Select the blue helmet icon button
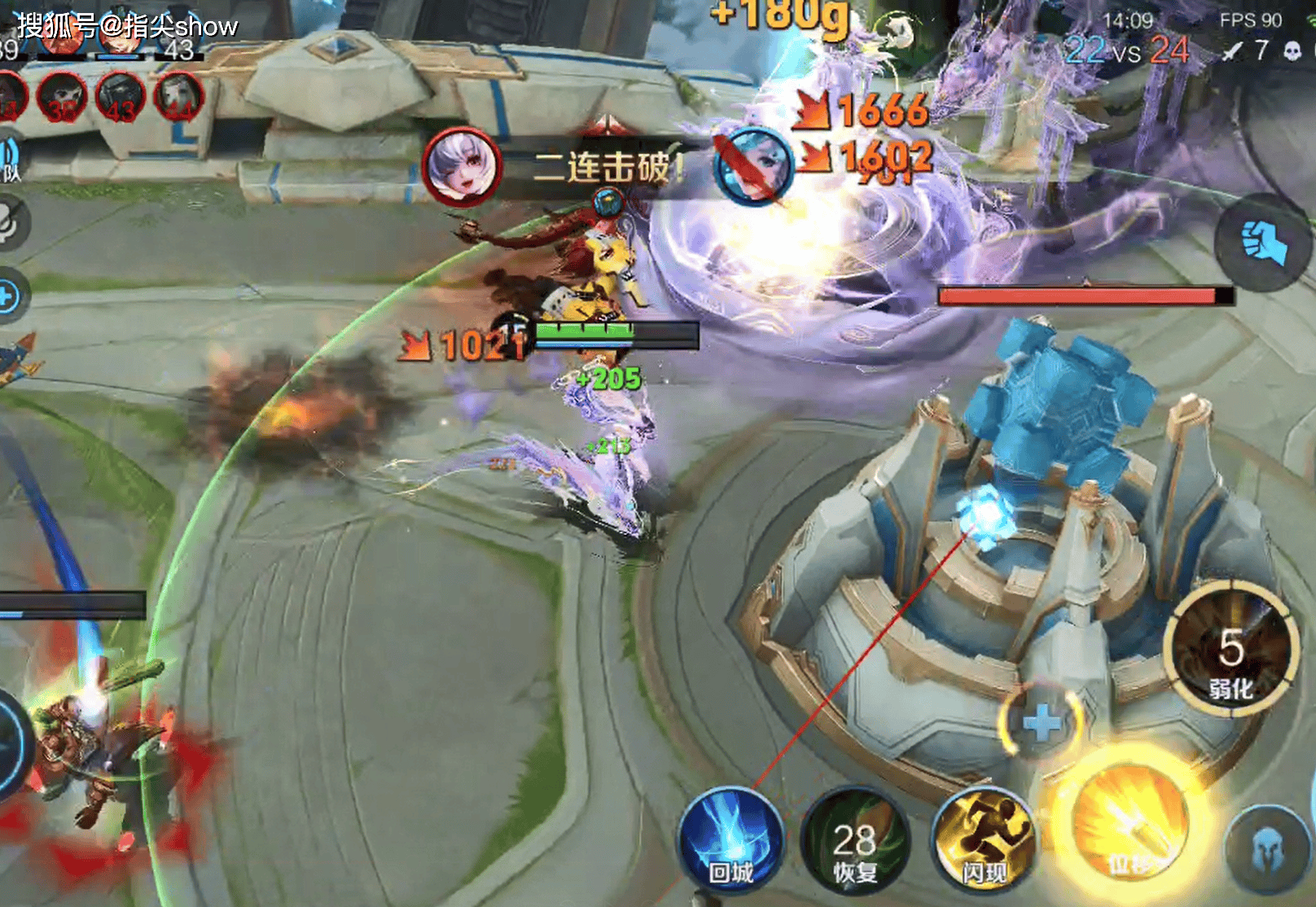This screenshot has width=1316, height=907. [1269, 849]
